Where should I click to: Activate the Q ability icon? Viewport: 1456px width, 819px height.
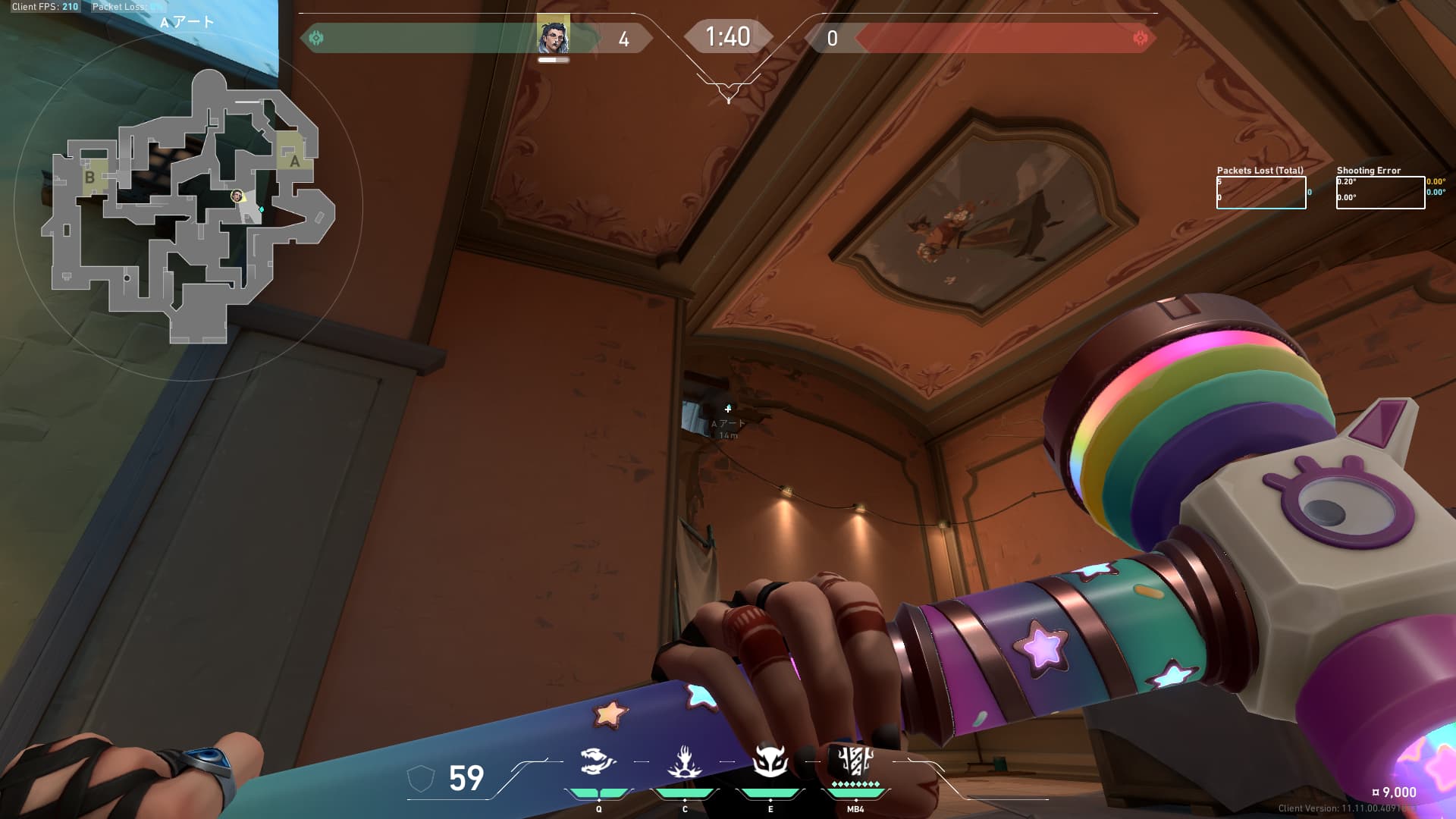pos(598,762)
